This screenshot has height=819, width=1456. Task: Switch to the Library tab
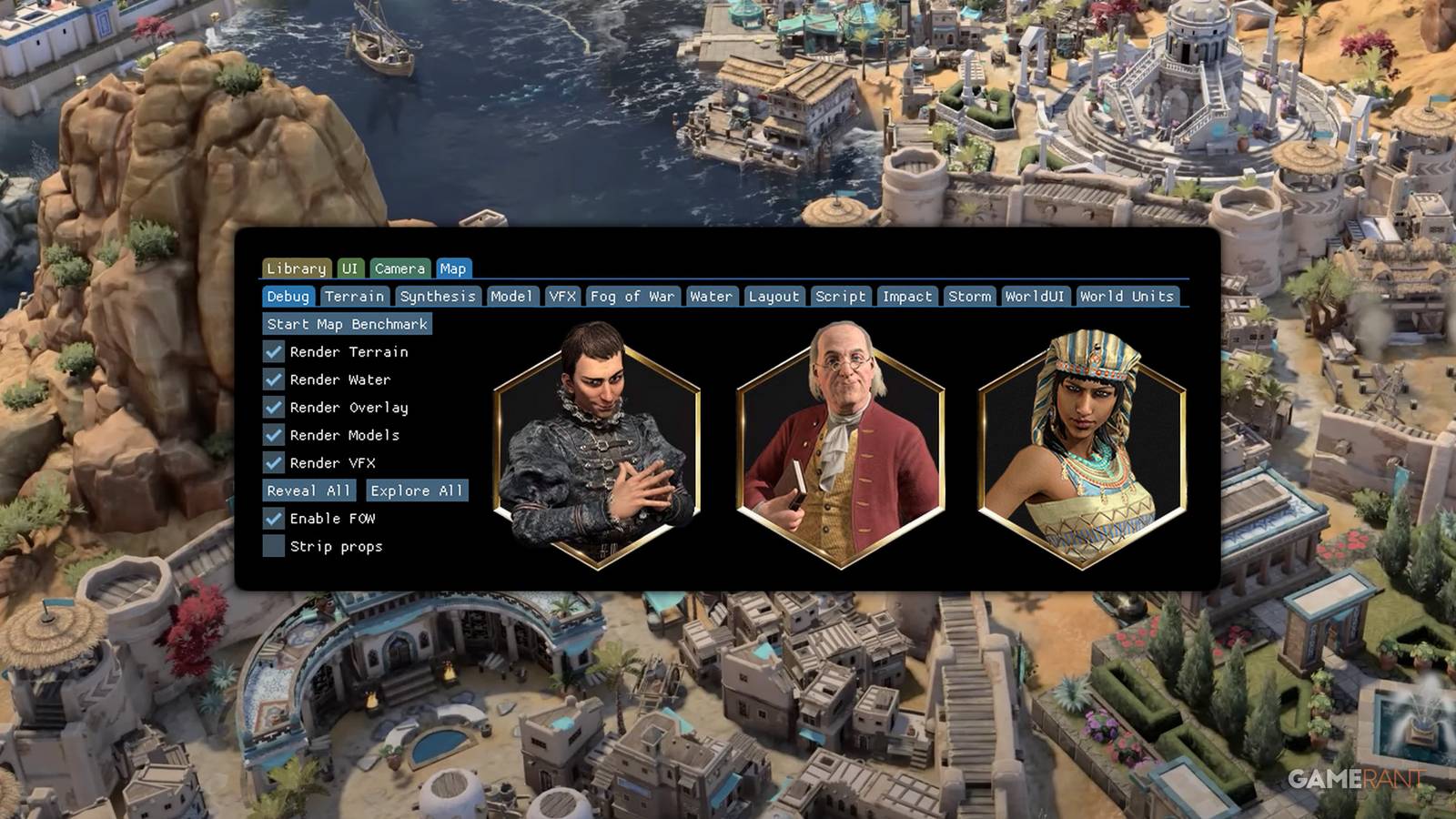coord(295,268)
